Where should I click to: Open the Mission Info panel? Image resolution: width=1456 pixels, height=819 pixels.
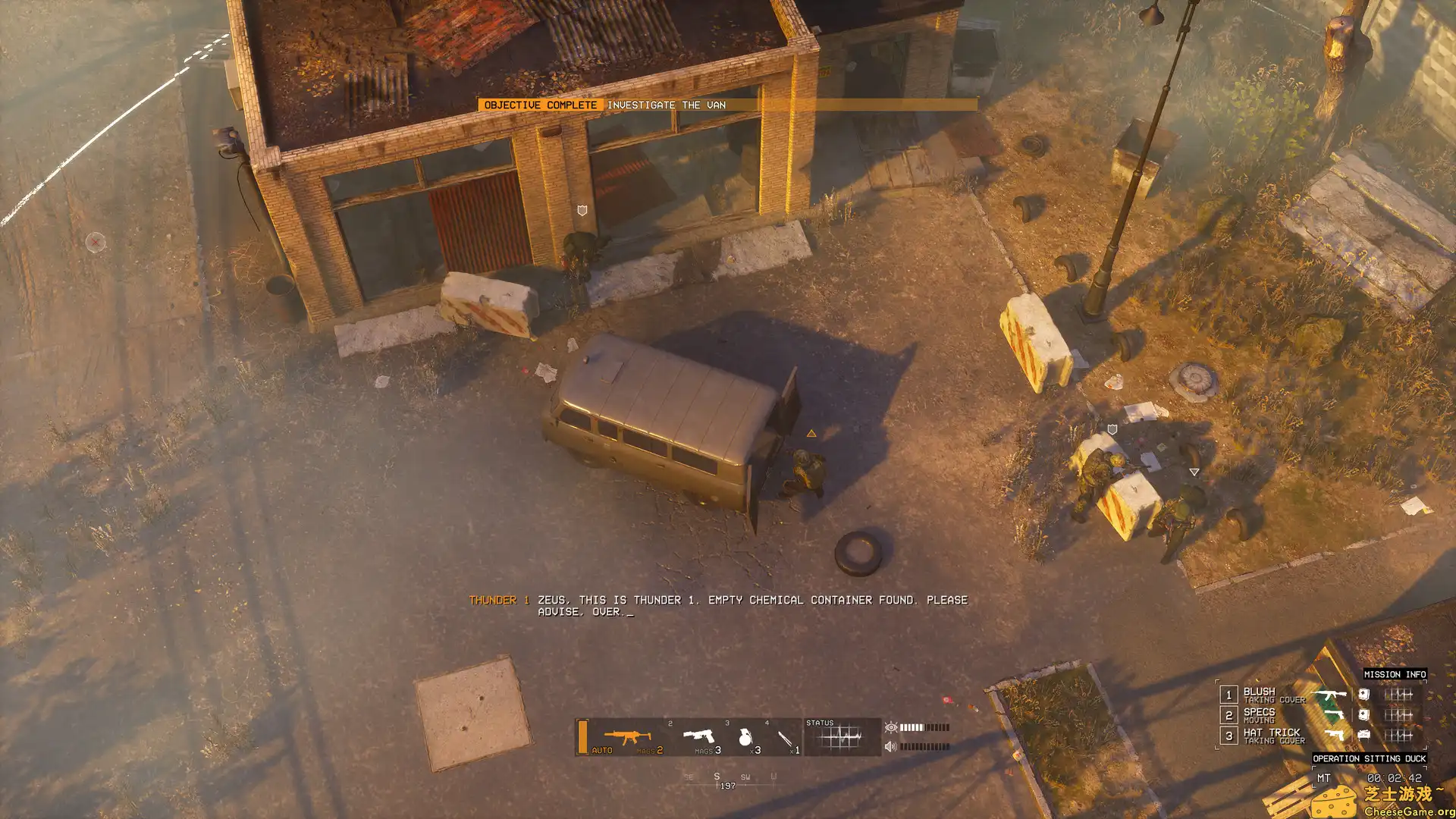(x=1395, y=674)
